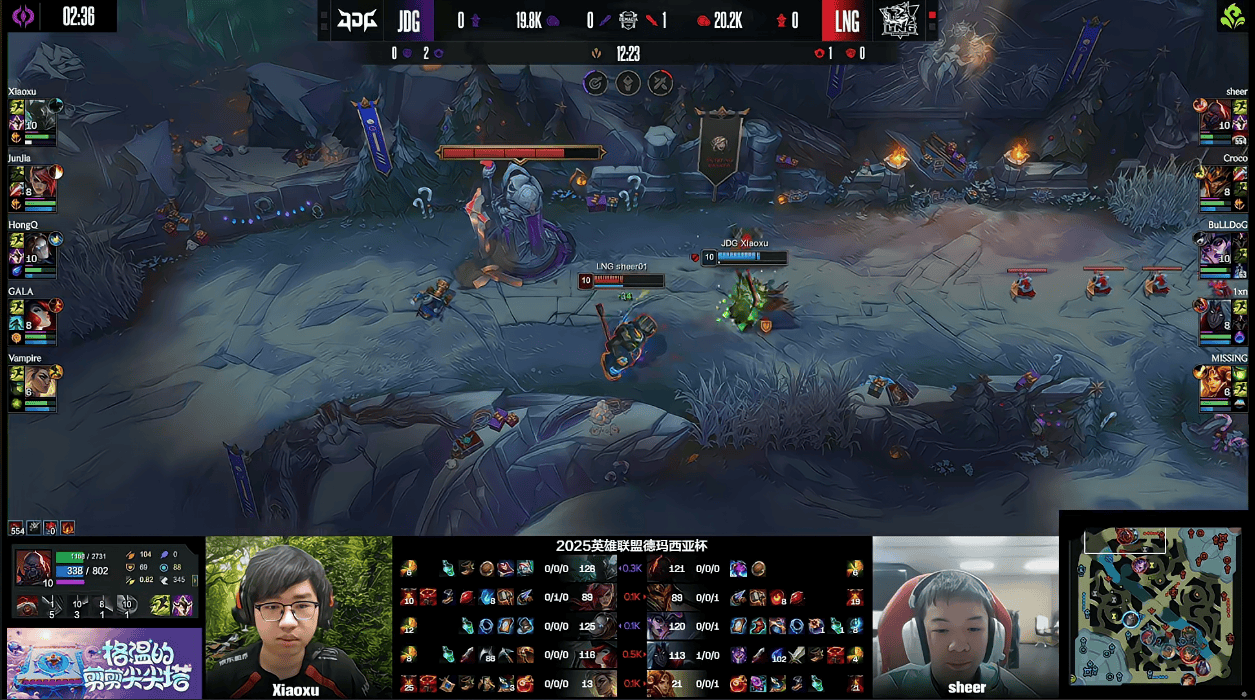Open the sheer webcam feed
The width and height of the screenshot is (1255, 700).
coord(965,616)
